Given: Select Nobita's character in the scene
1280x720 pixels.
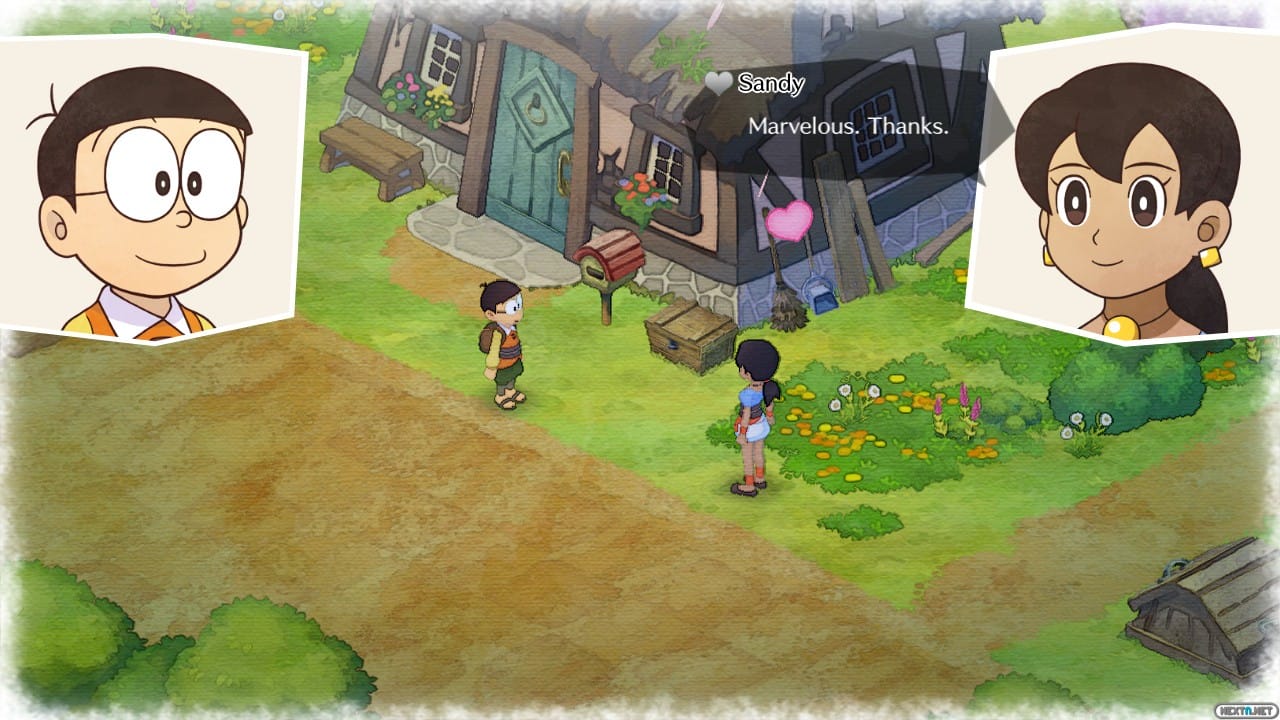Looking at the screenshot, I should point(504,345).
